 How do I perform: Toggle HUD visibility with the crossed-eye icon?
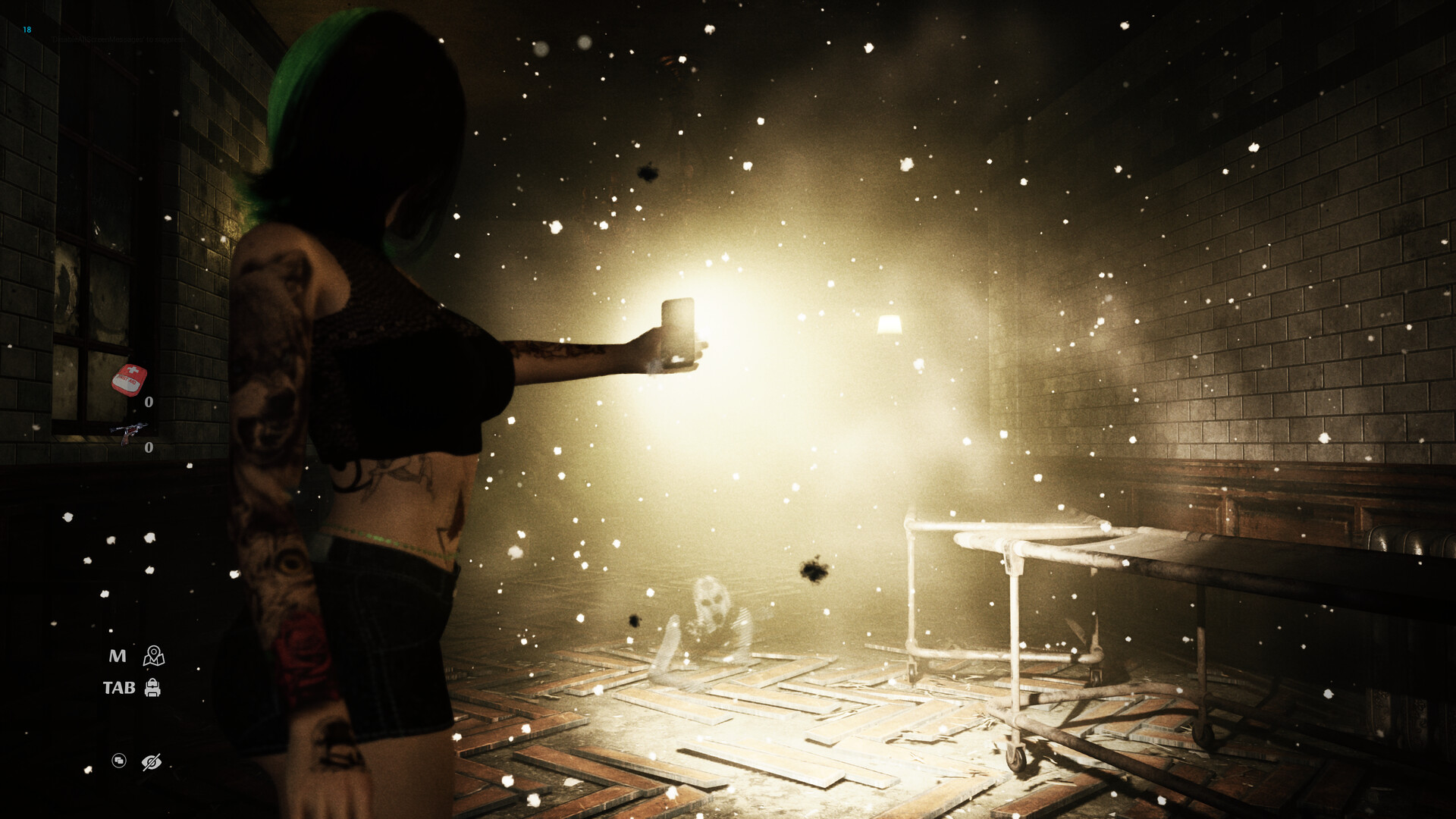tap(152, 762)
